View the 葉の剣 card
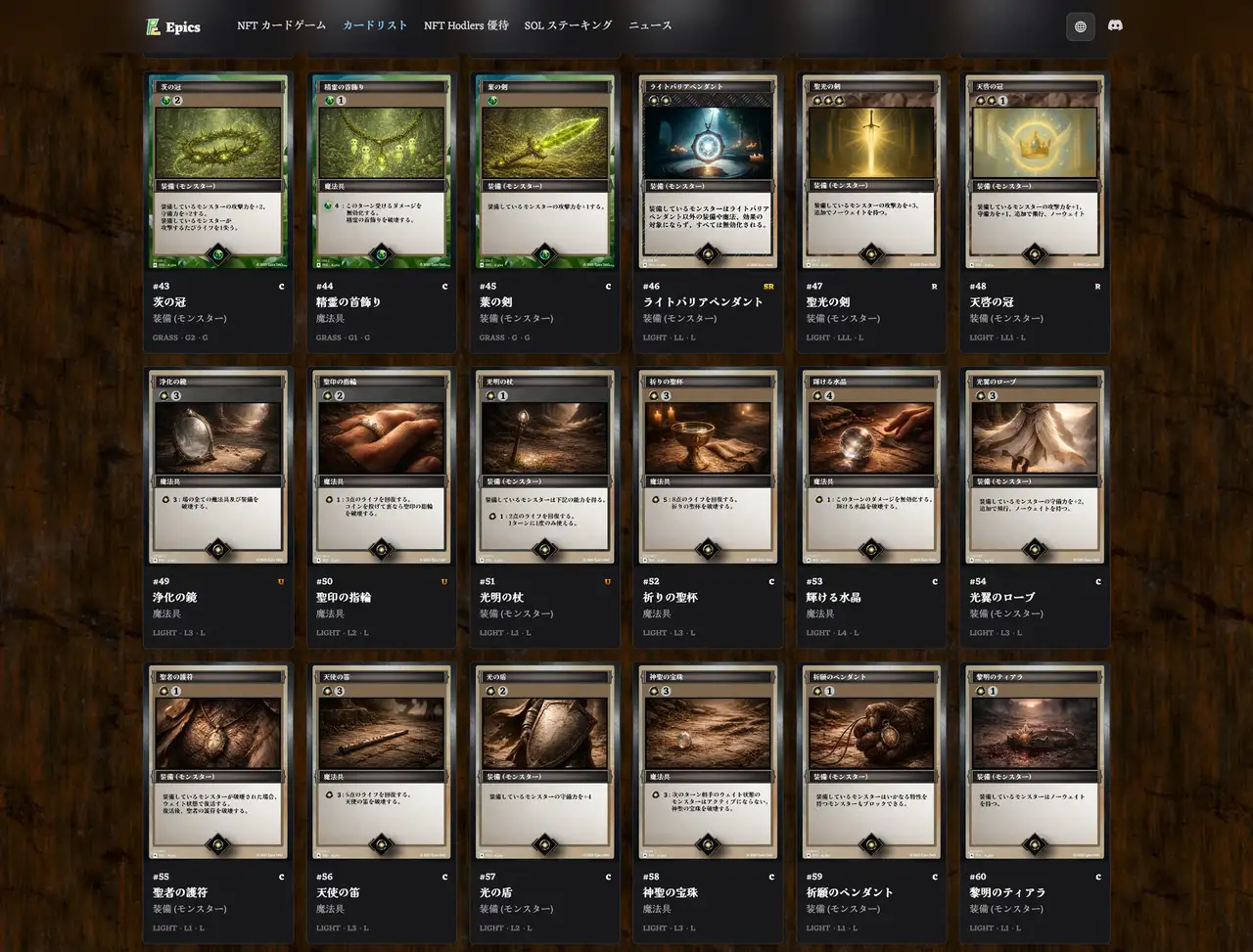The height and width of the screenshot is (952, 1253). 544,172
